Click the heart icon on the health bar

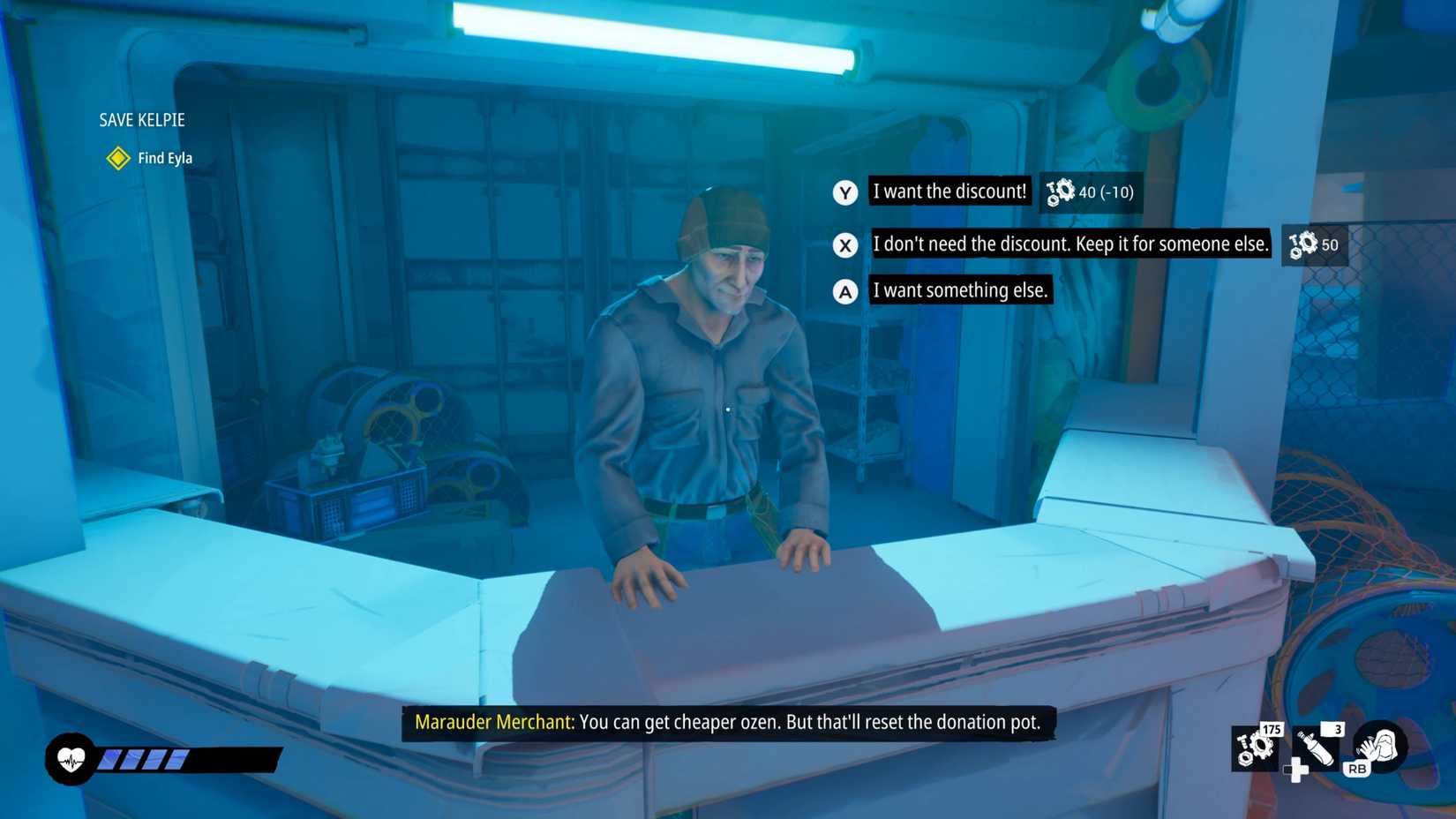[x=72, y=755]
